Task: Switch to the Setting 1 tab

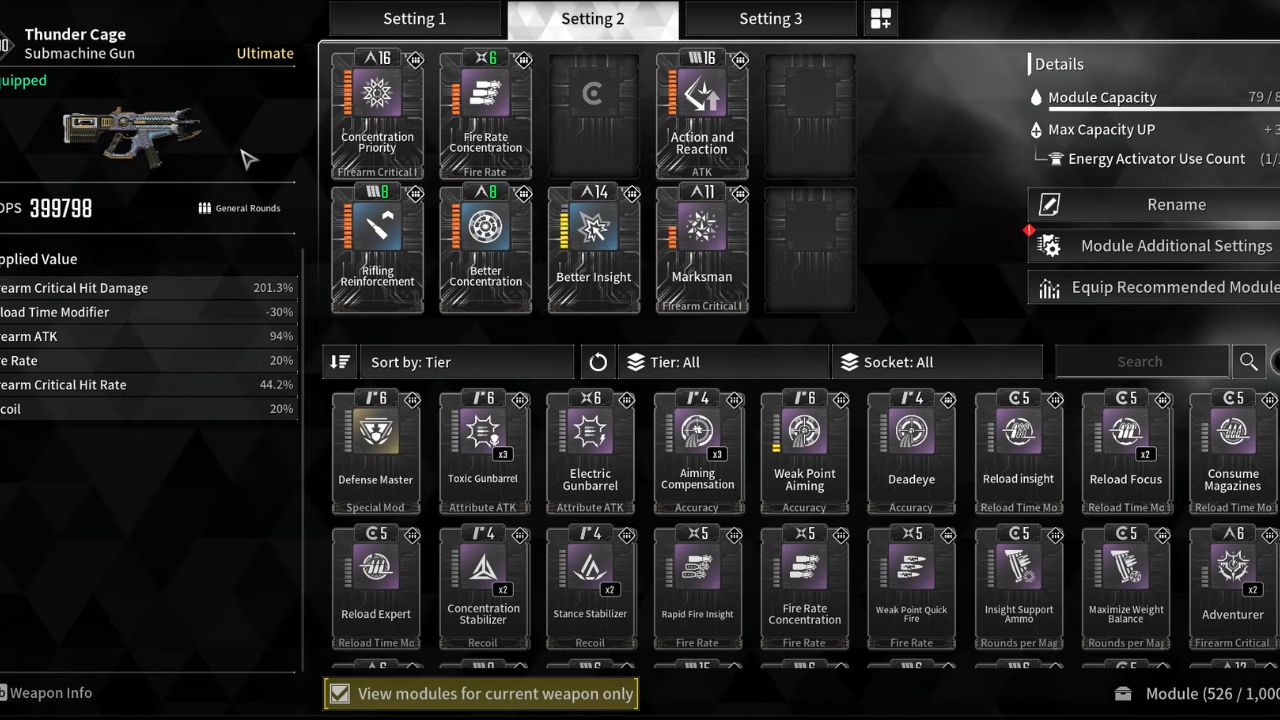Action: [414, 19]
